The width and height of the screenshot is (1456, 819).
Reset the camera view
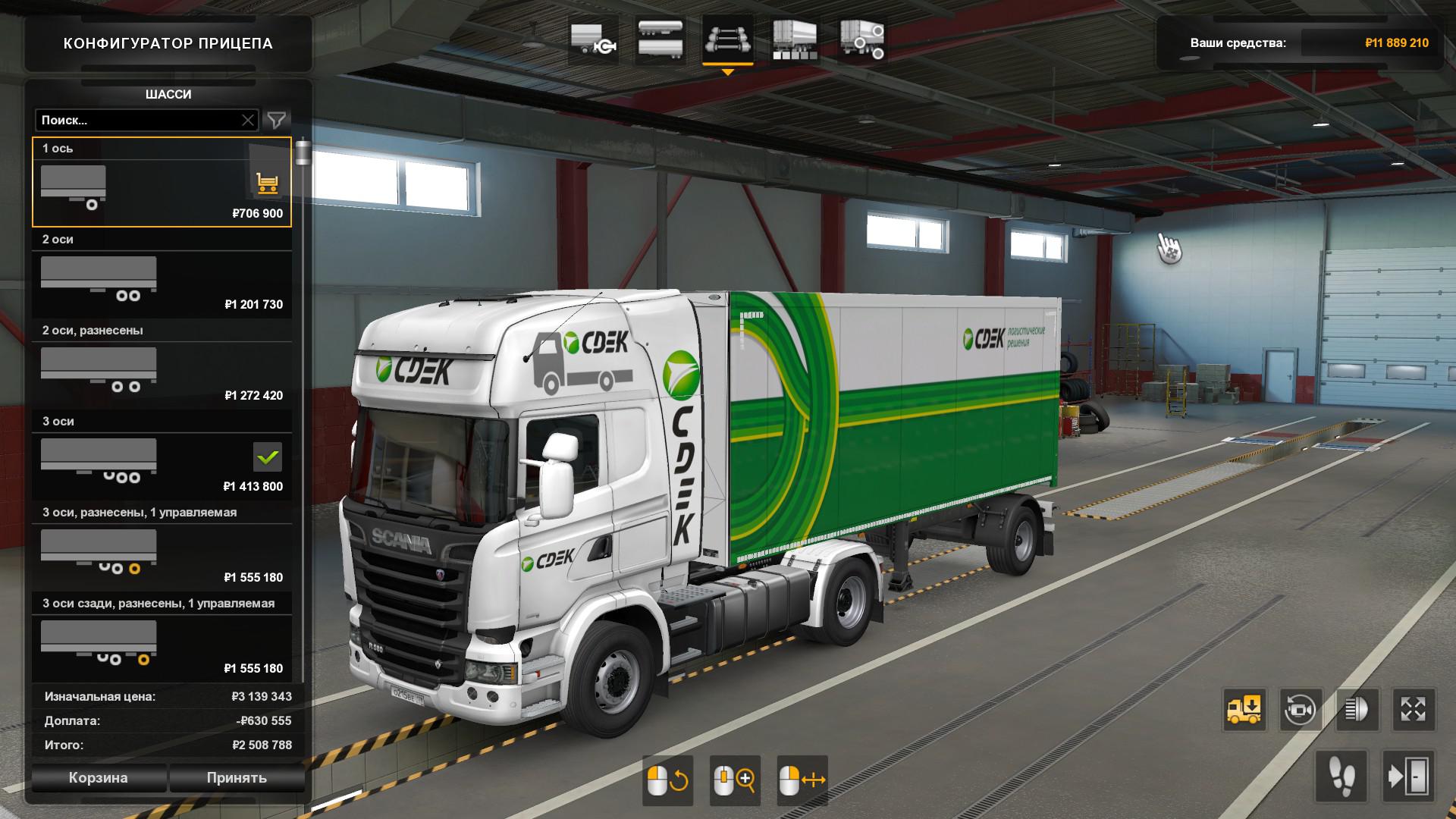[x=1301, y=710]
